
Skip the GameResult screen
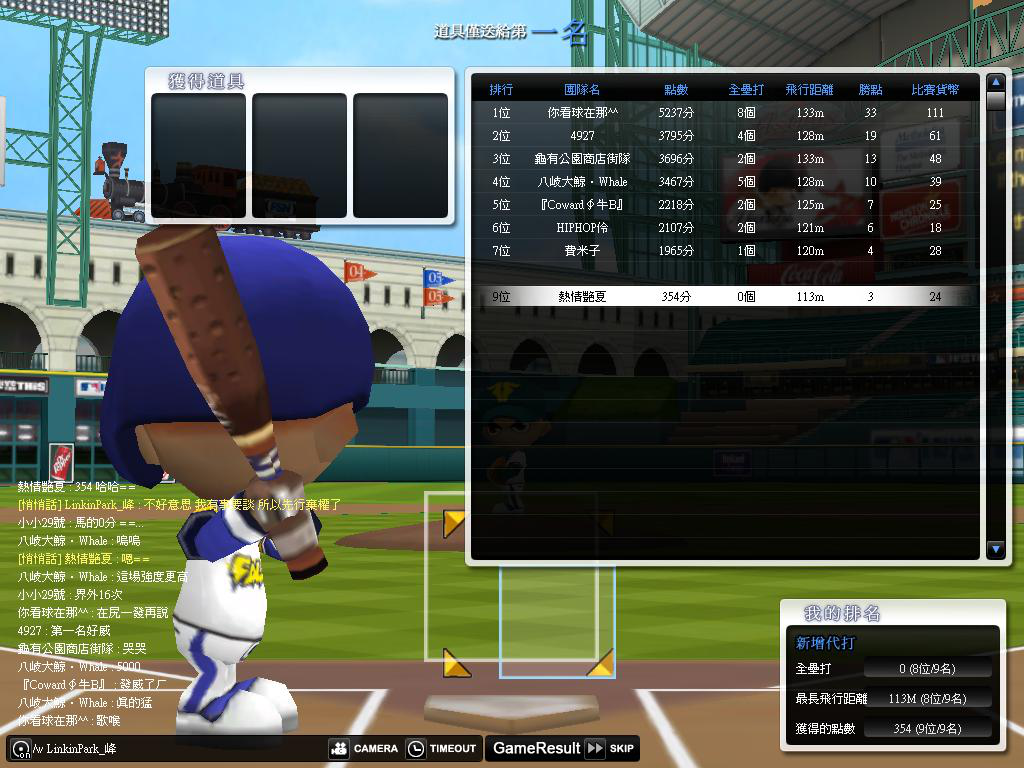[x=610, y=748]
